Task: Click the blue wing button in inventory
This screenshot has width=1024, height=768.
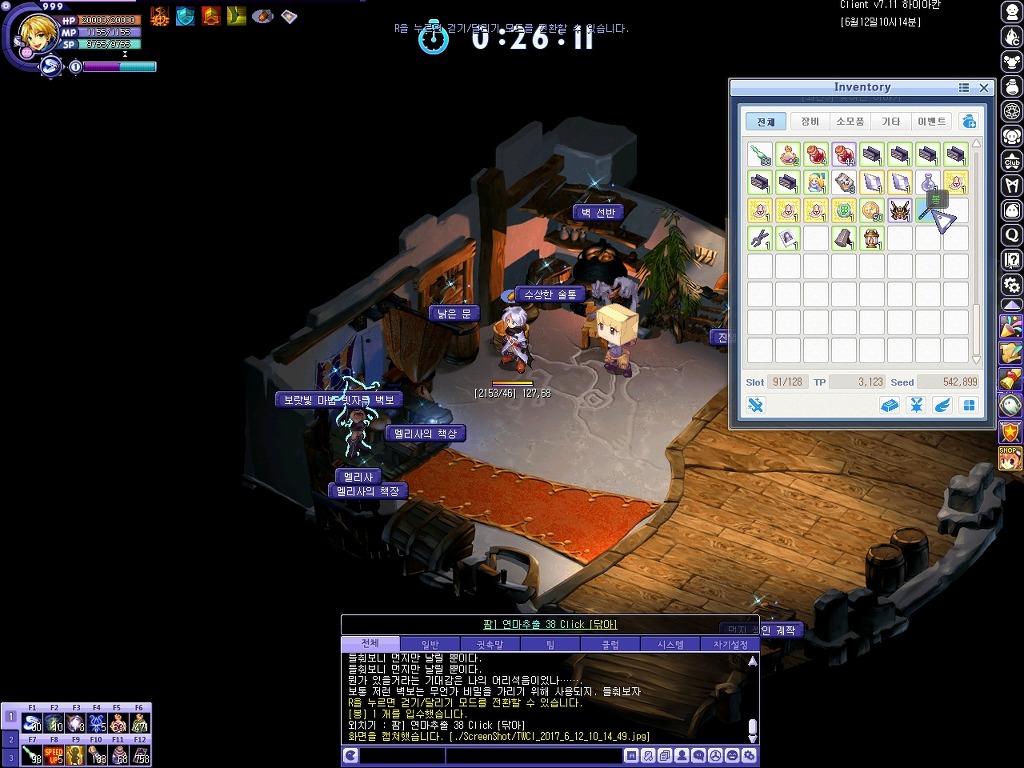Action: (942, 405)
